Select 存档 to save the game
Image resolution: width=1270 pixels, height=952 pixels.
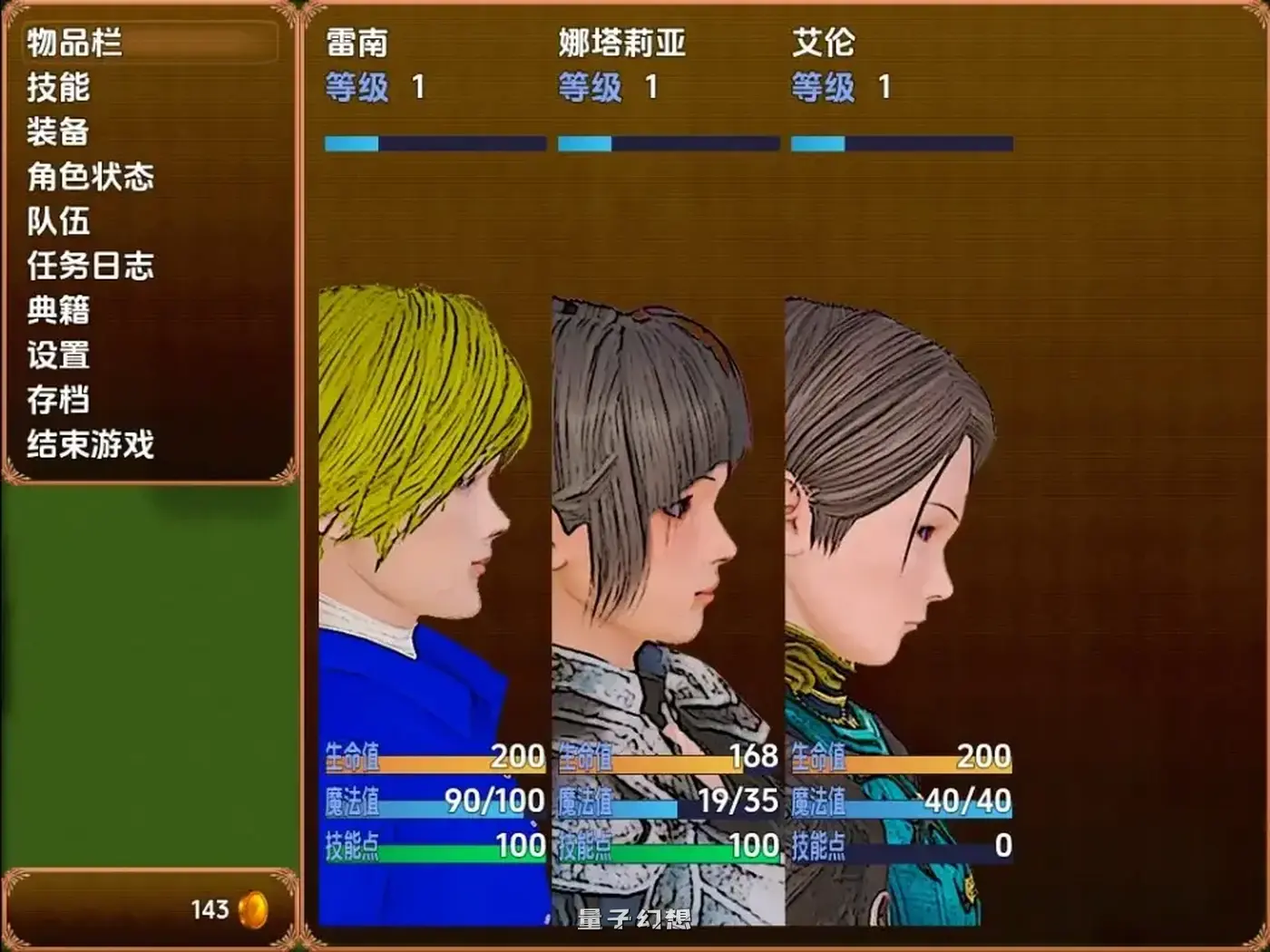click(56, 401)
